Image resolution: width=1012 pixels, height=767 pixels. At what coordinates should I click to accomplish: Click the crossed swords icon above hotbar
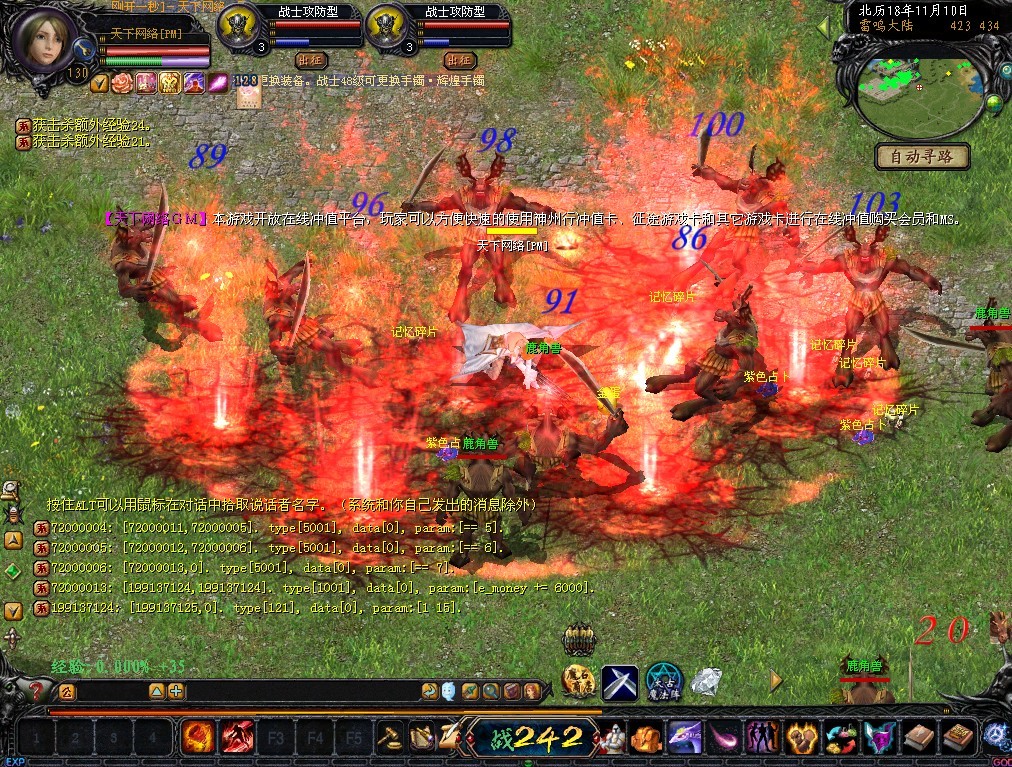point(620,682)
